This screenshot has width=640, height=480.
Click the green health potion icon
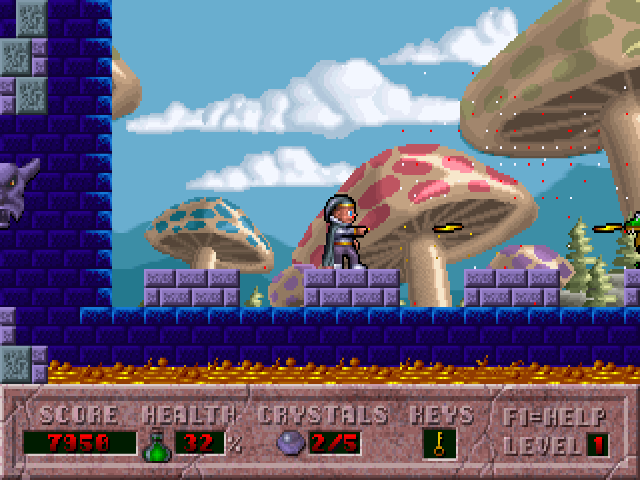[x=156, y=444]
